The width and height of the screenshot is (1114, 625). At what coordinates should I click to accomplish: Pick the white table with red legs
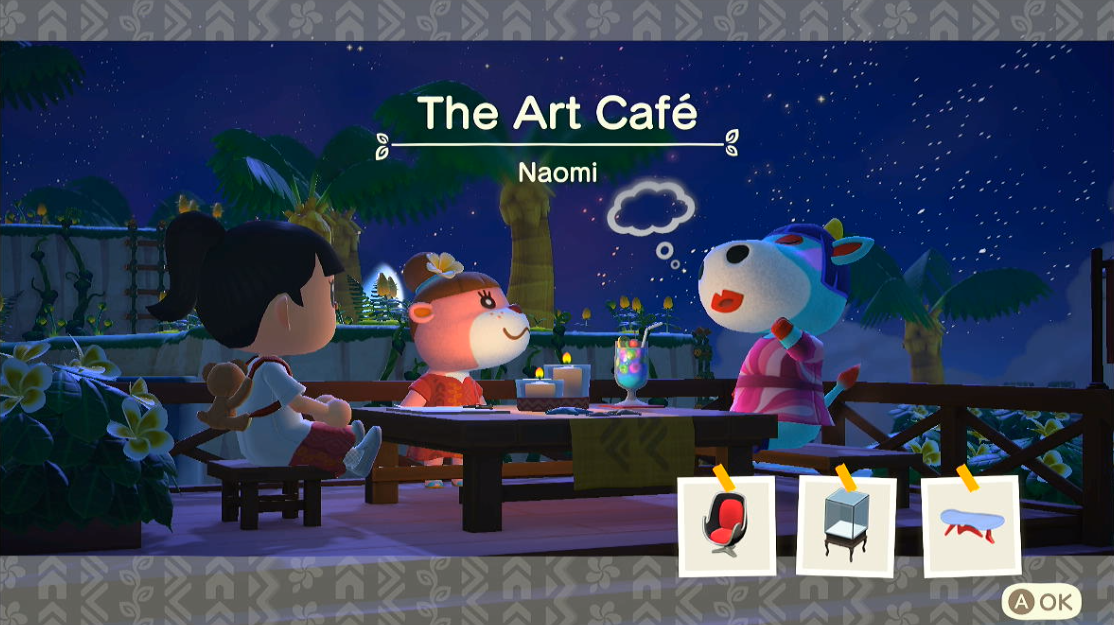click(x=968, y=524)
